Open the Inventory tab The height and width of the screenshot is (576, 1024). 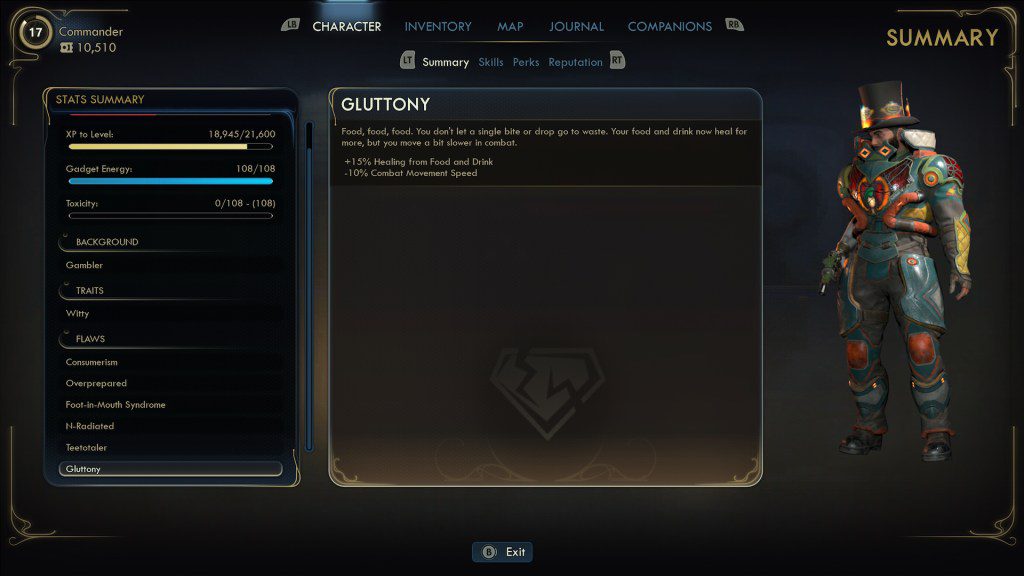[438, 27]
